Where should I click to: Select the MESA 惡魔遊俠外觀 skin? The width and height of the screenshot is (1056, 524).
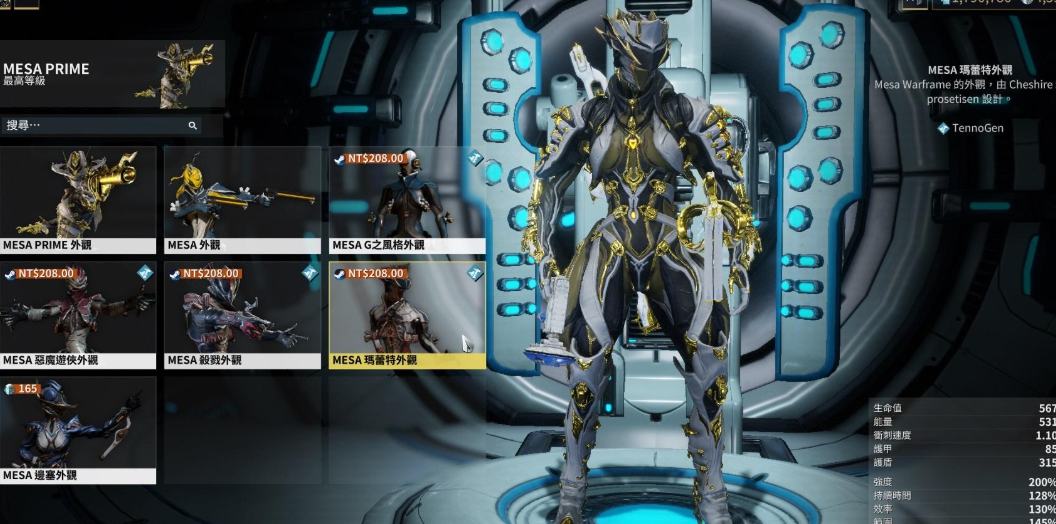78,314
